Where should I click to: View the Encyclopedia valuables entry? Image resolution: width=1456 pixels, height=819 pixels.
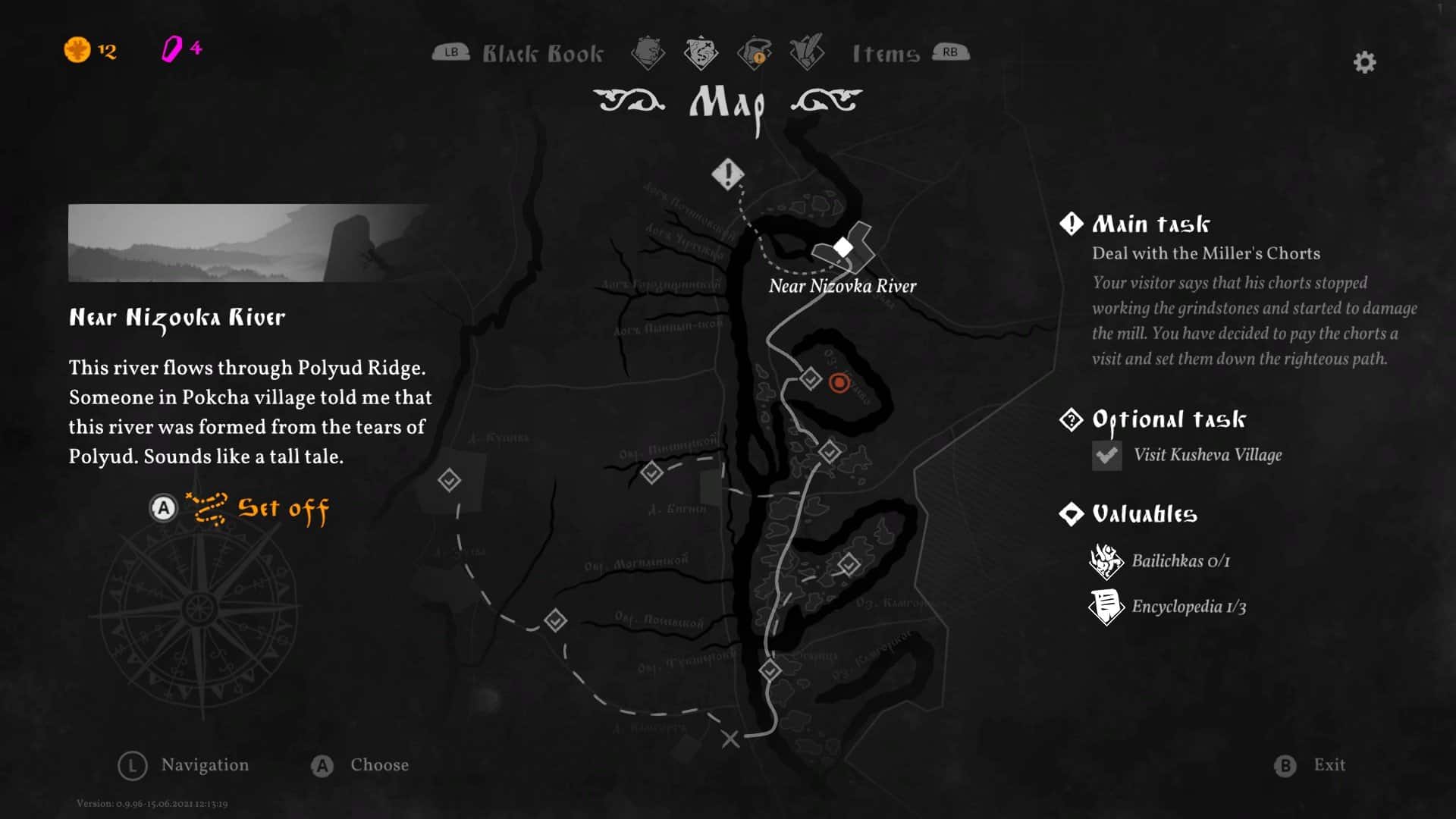(x=1188, y=607)
